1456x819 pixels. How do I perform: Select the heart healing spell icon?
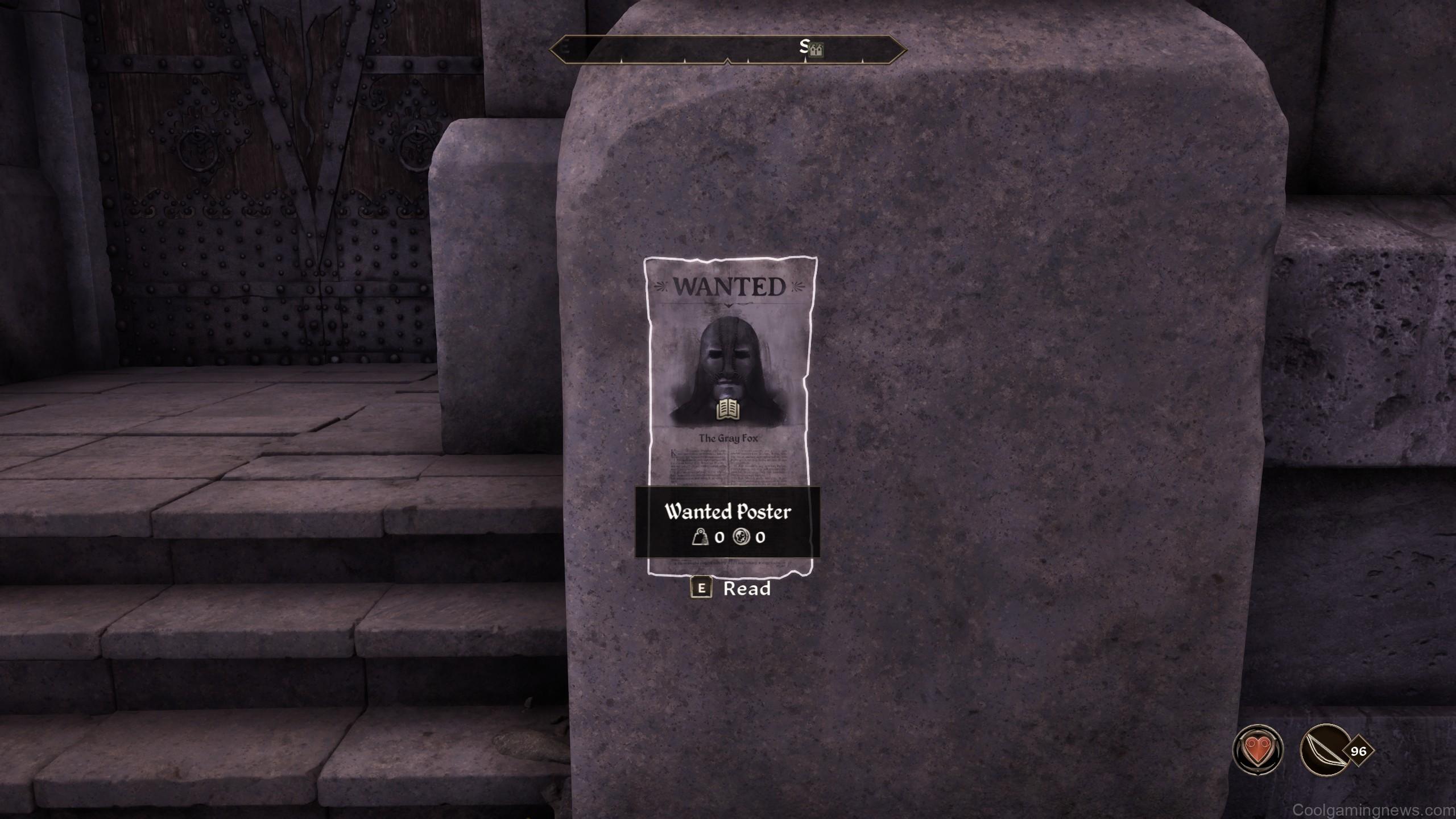pyautogui.click(x=1258, y=750)
